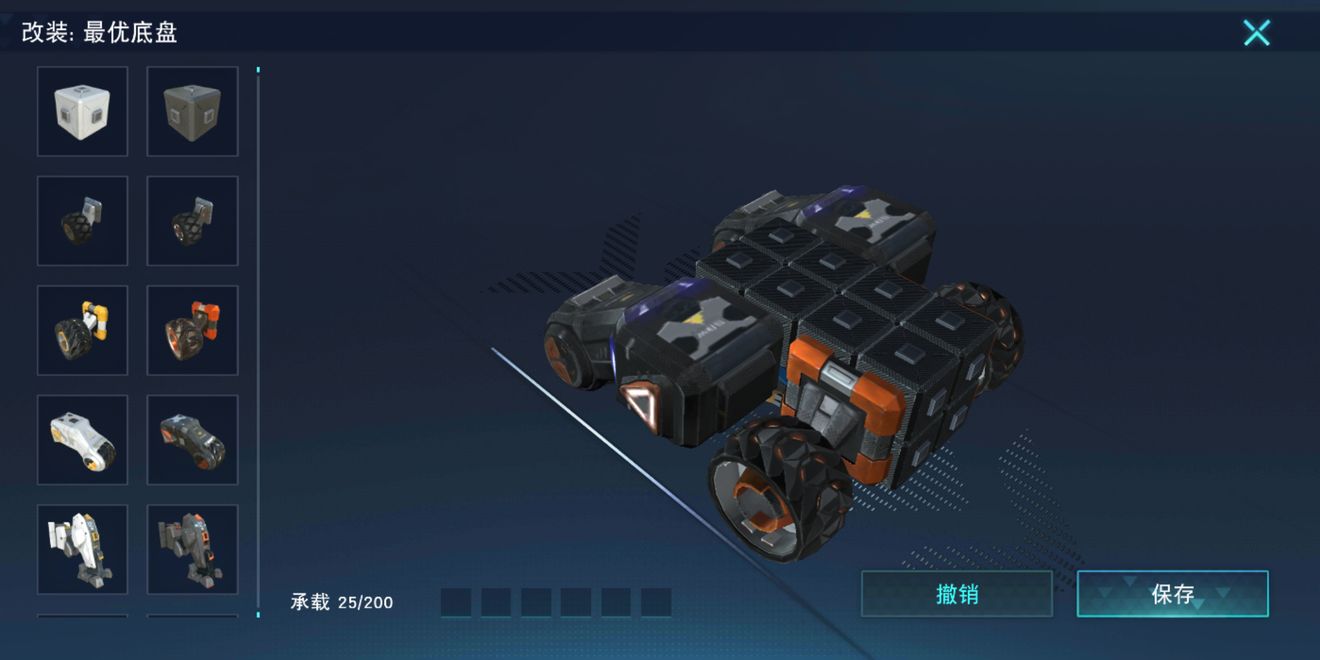Choose the white cockpit pod part

coord(83,440)
